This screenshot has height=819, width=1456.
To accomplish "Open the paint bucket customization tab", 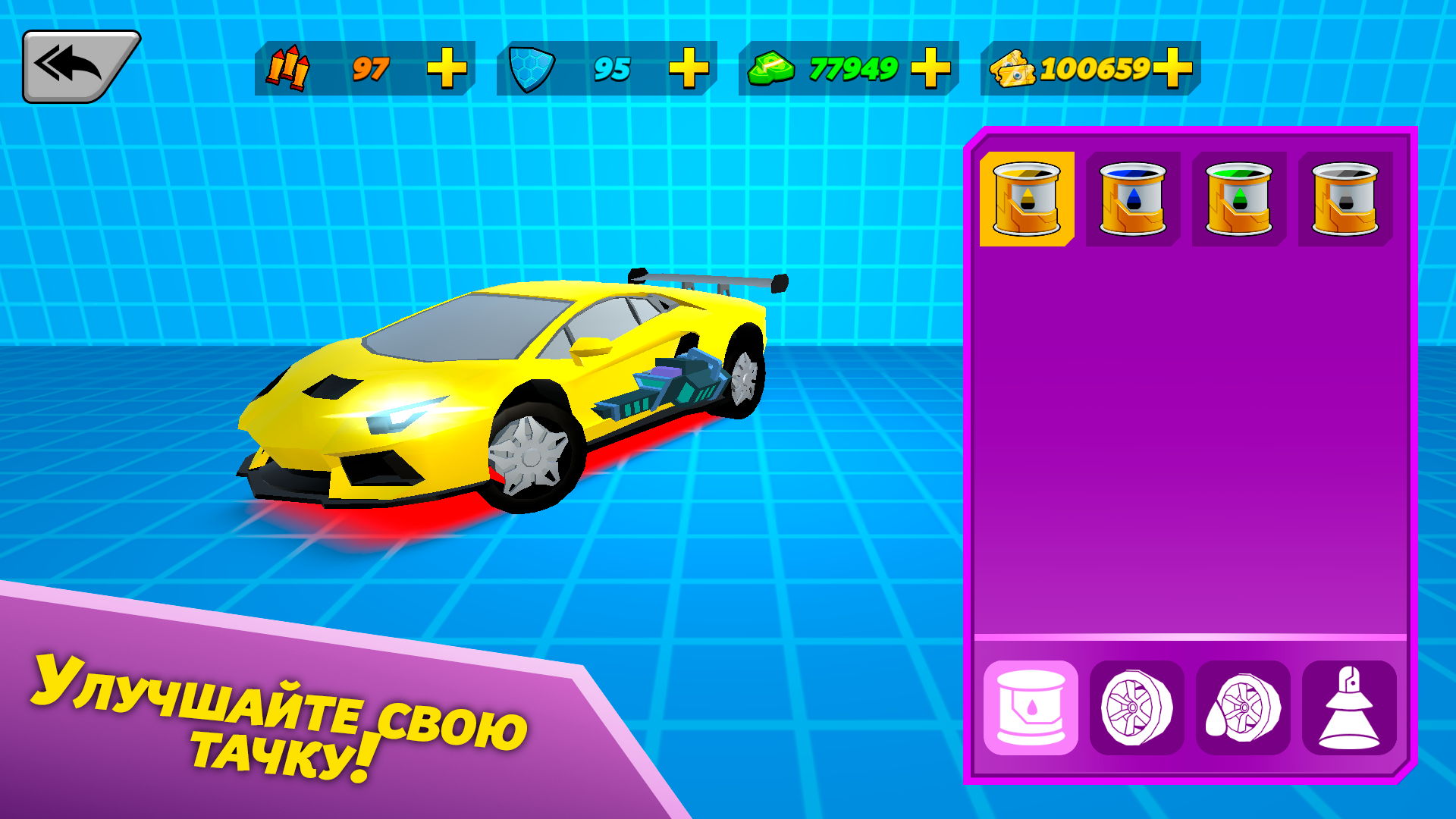I will (1031, 709).
